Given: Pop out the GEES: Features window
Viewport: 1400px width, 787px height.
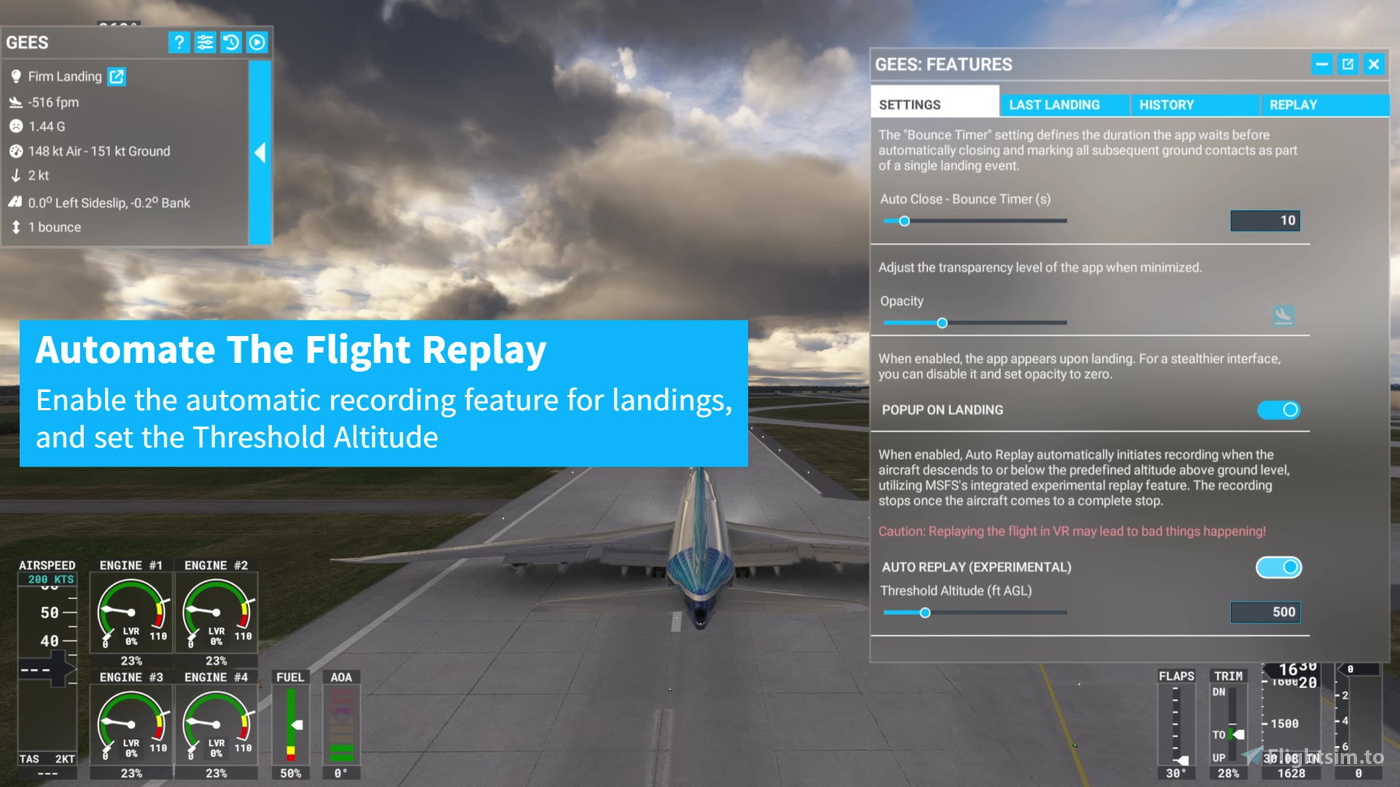Looking at the screenshot, I should pyautogui.click(x=1347, y=63).
